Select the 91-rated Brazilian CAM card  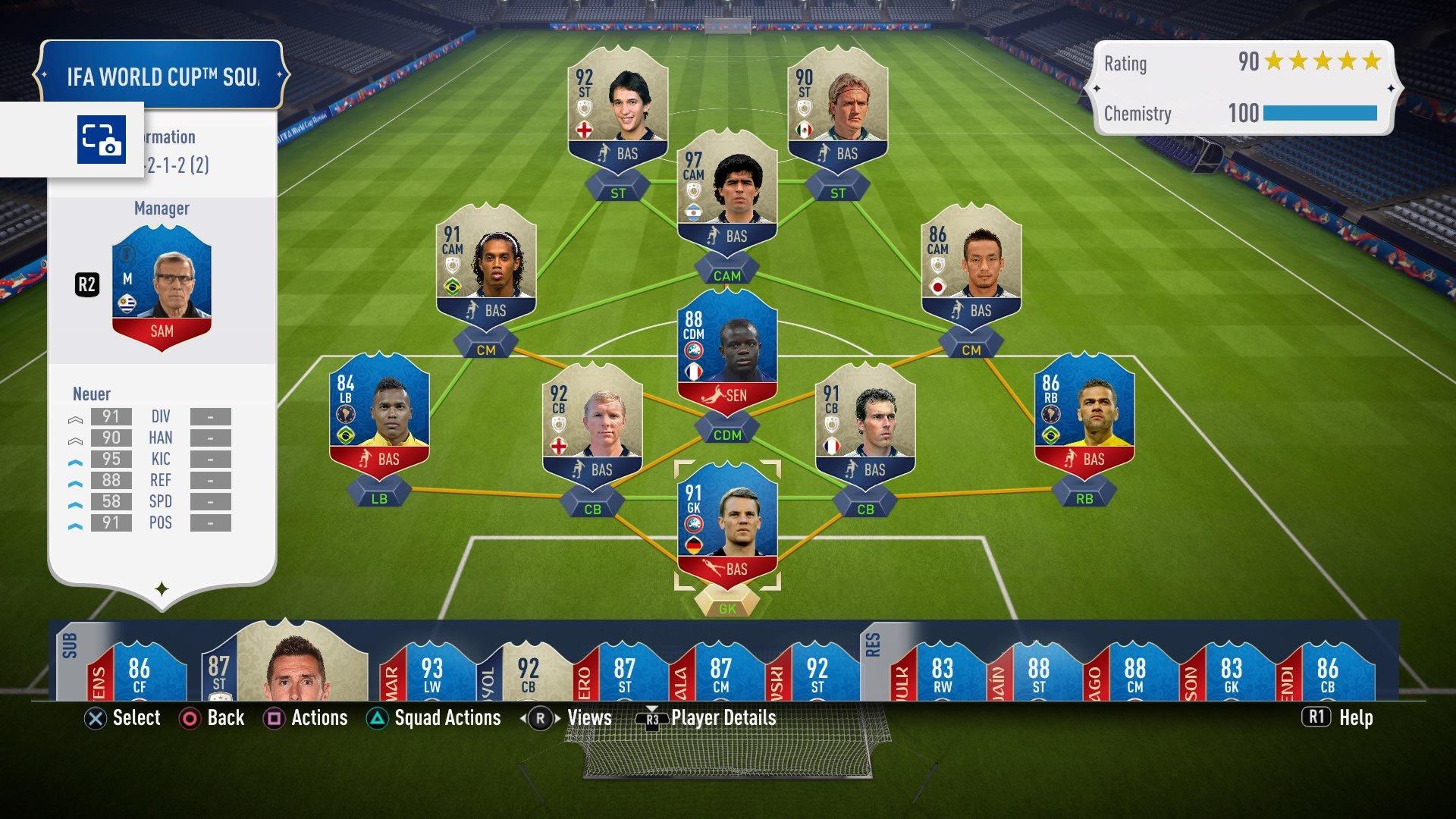point(486,264)
